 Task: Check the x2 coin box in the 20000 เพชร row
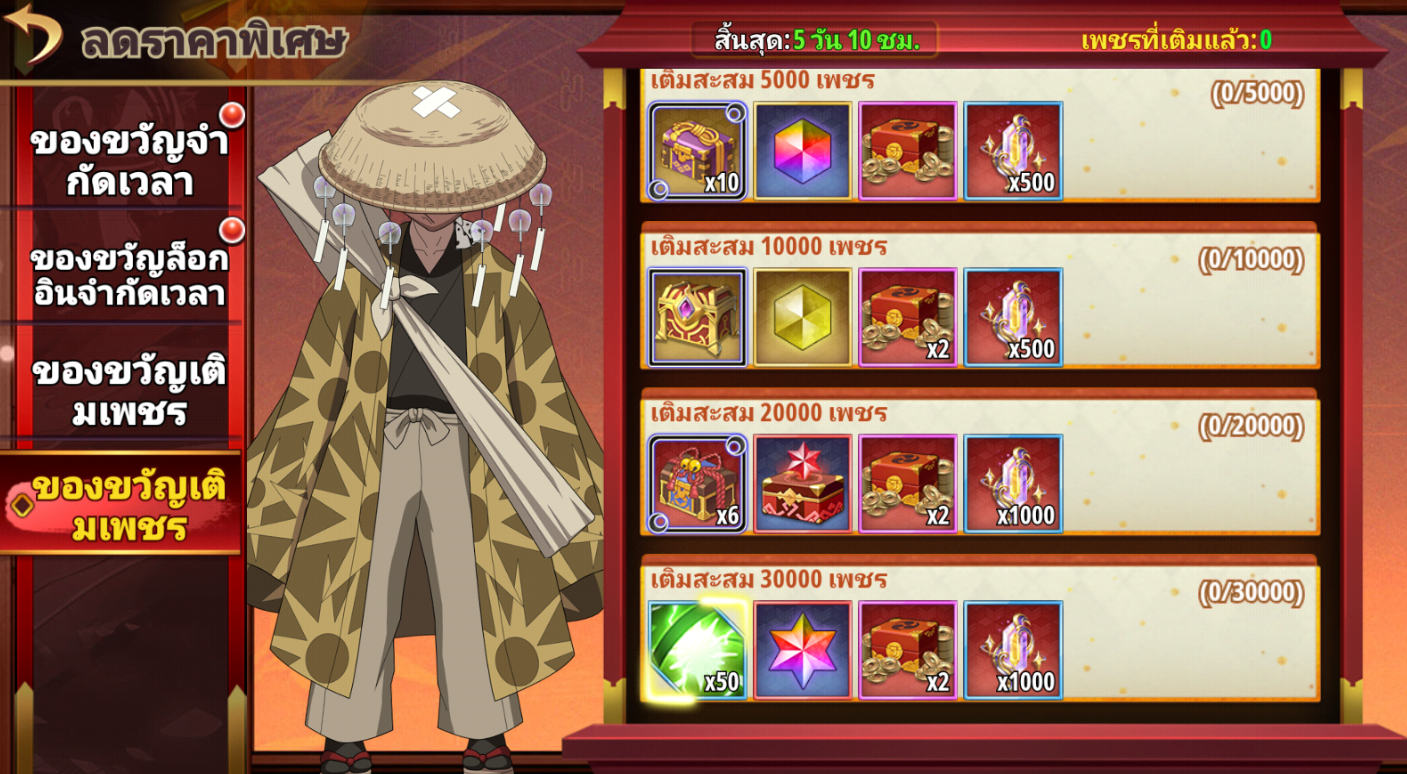click(x=908, y=484)
